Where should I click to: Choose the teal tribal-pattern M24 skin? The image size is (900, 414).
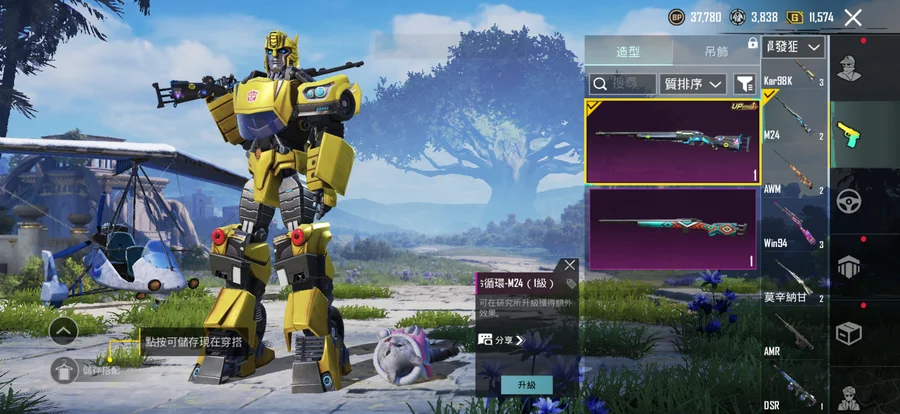coord(672,228)
